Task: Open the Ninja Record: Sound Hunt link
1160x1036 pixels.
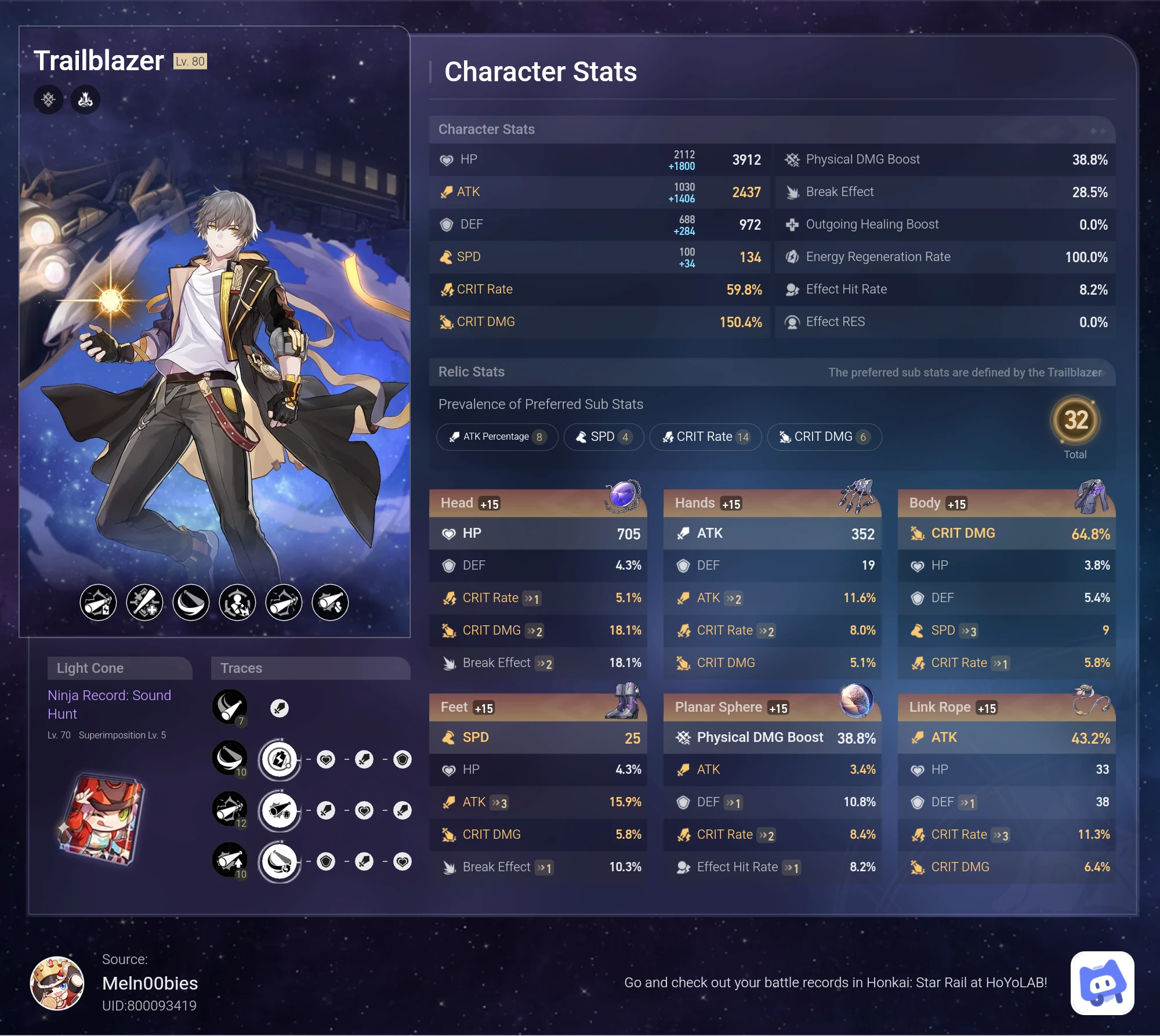Action: [109, 704]
